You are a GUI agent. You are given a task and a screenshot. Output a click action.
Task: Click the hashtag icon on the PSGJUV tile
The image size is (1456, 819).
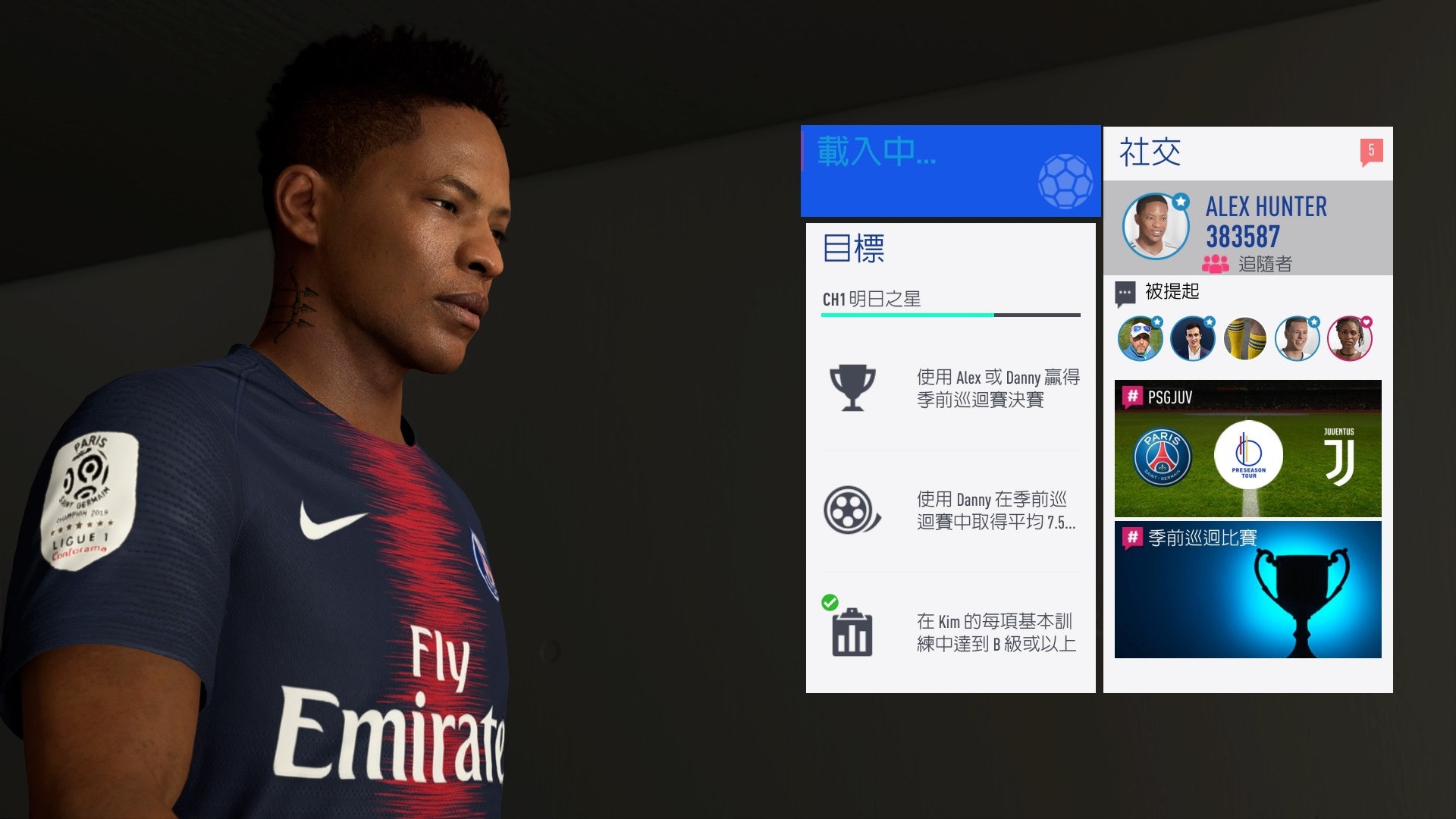point(1134,397)
